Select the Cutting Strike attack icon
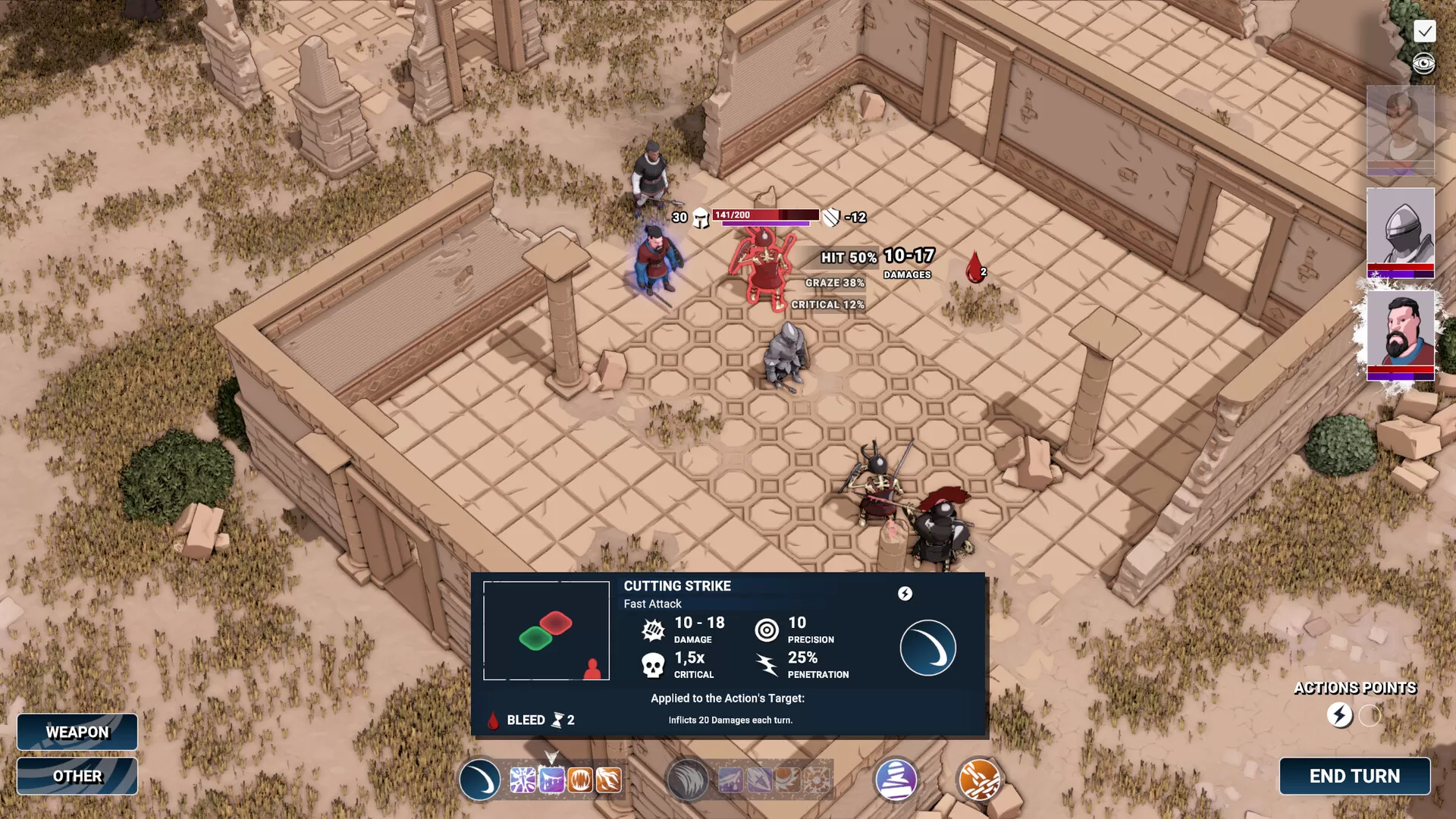Image resolution: width=1456 pixels, height=819 pixels. 479,780
